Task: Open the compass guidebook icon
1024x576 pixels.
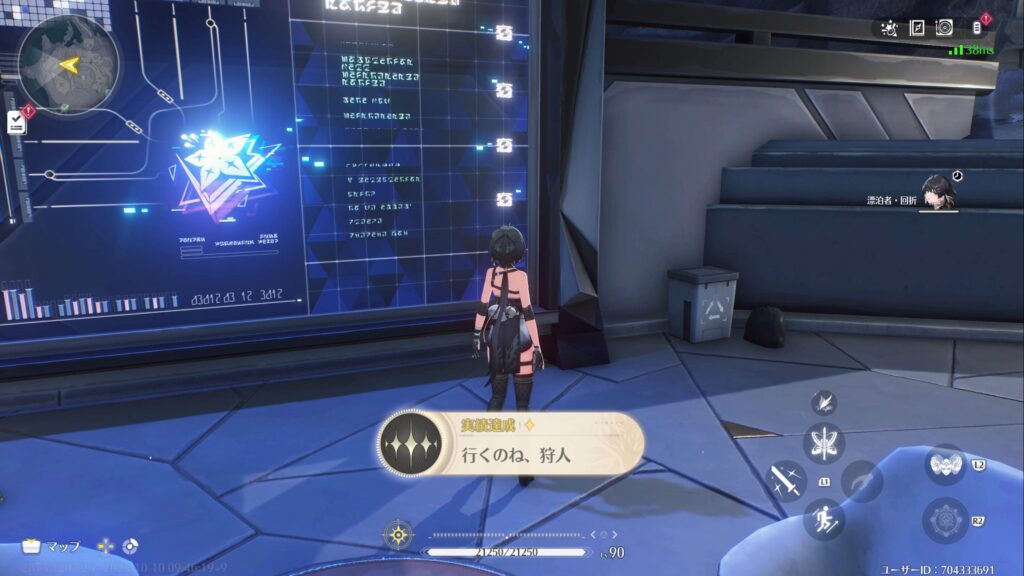Action: pos(916,28)
